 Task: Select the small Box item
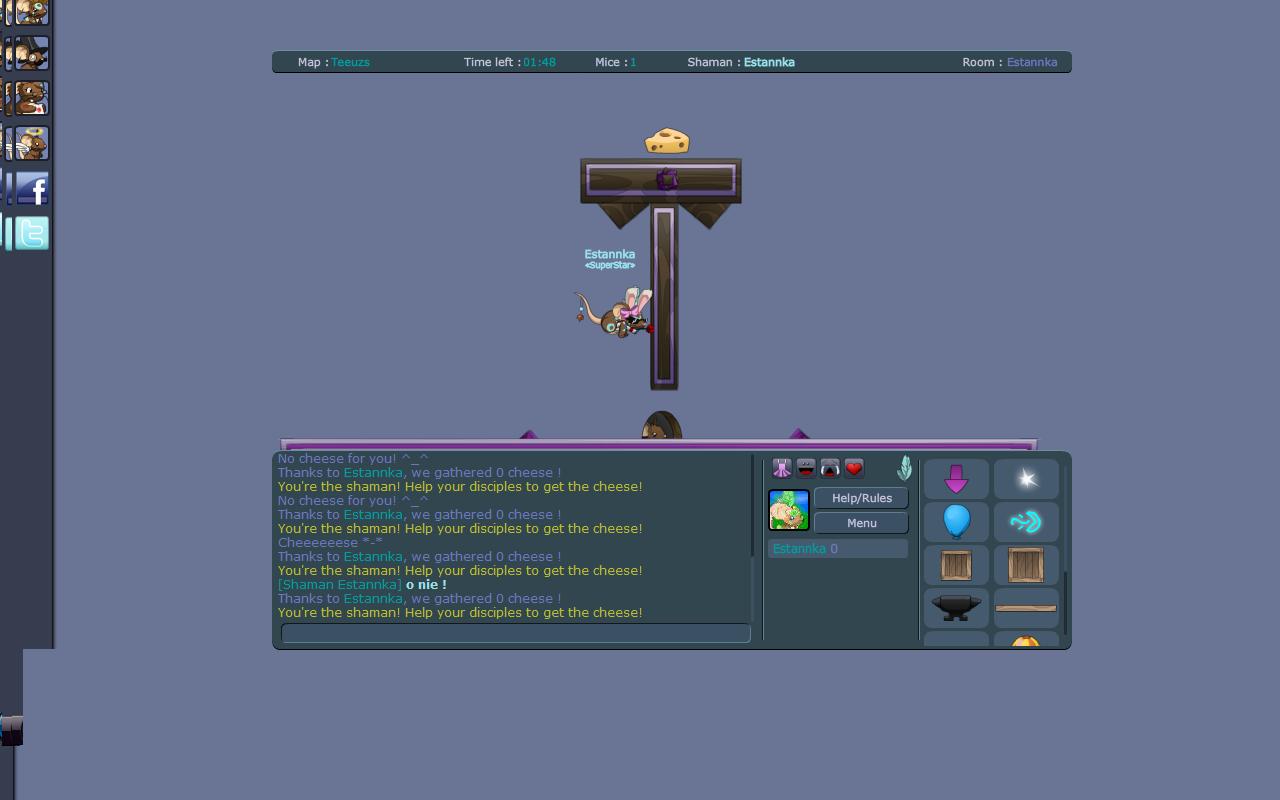coord(955,564)
